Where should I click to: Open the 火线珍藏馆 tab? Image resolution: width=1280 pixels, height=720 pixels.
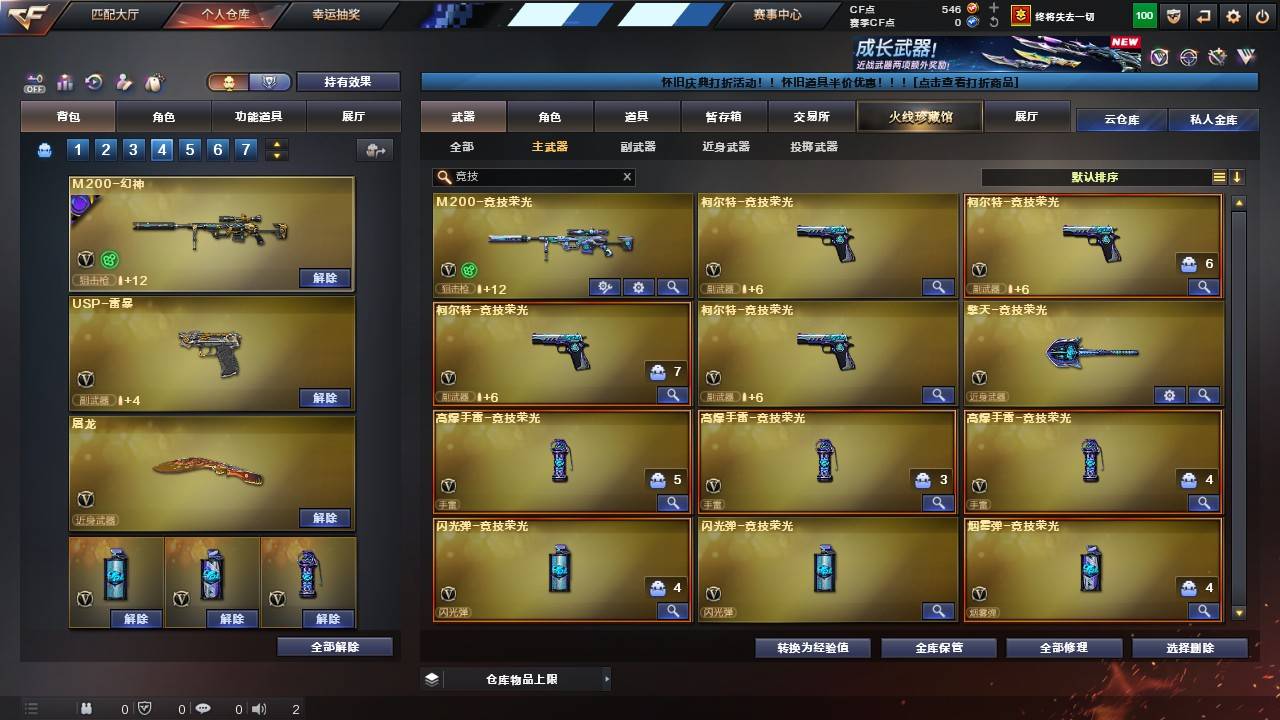point(918,116)
